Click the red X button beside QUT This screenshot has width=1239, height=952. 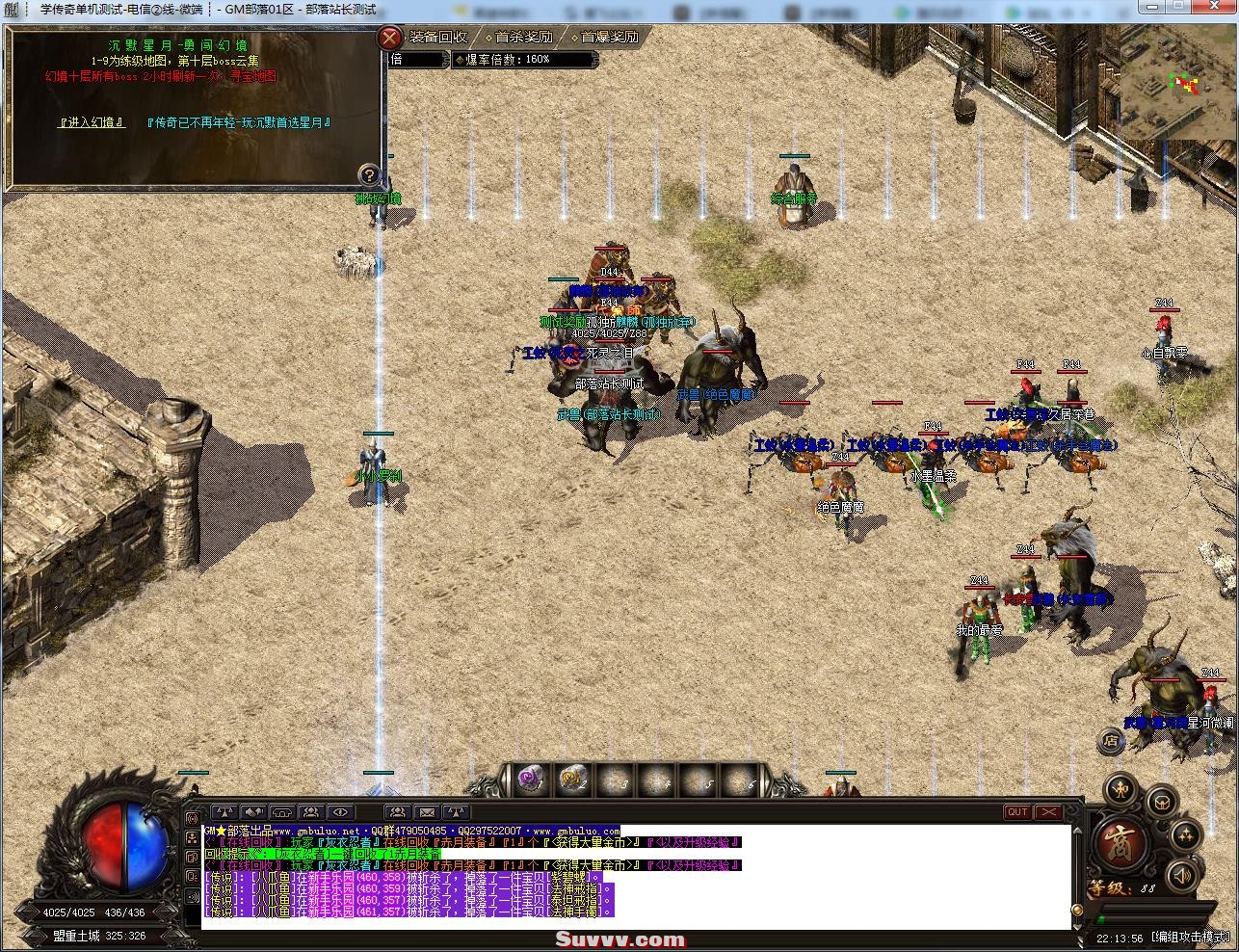1047,812
